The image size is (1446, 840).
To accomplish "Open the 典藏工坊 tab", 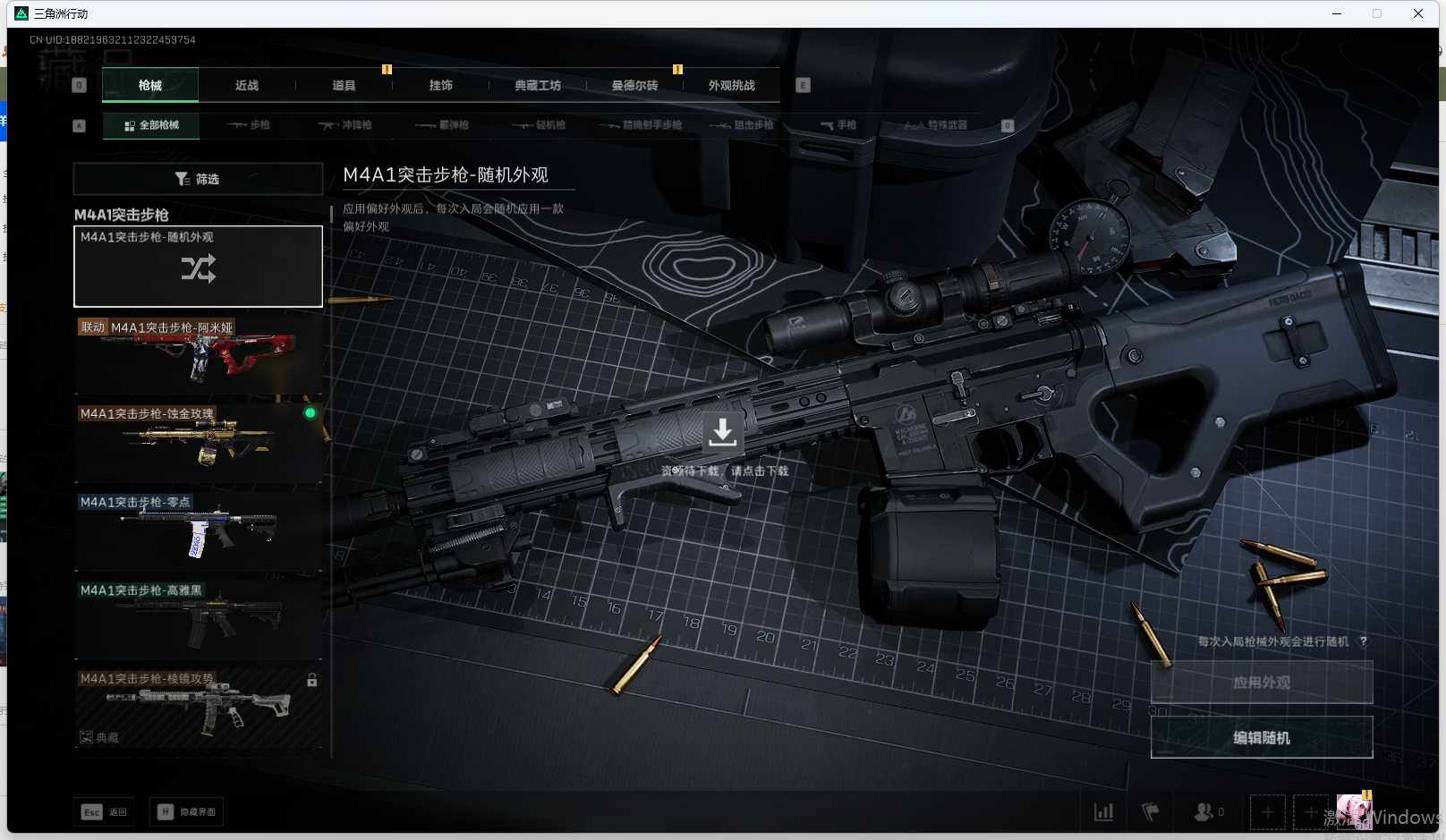I will pos(538,86).
